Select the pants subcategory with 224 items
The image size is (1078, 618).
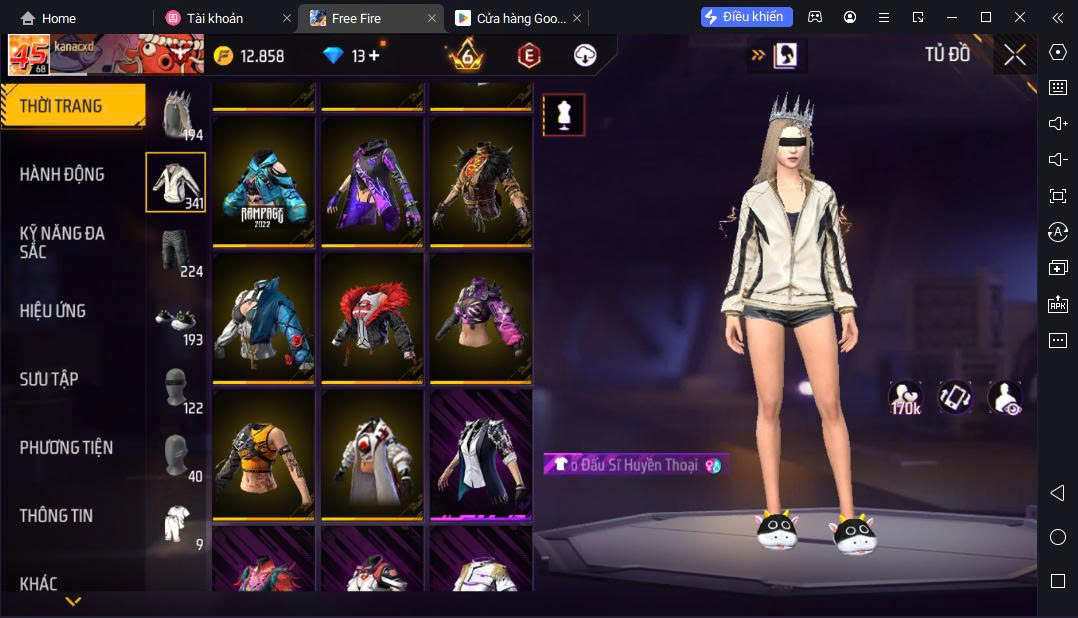[176, 250]
